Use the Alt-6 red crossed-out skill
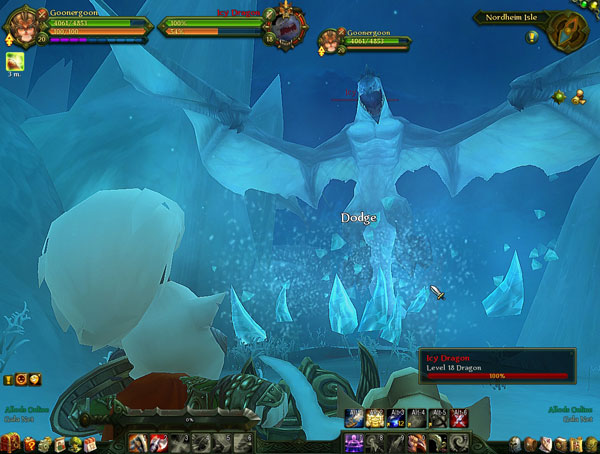This screenshot has height=454, width=600. pos(461,418)
